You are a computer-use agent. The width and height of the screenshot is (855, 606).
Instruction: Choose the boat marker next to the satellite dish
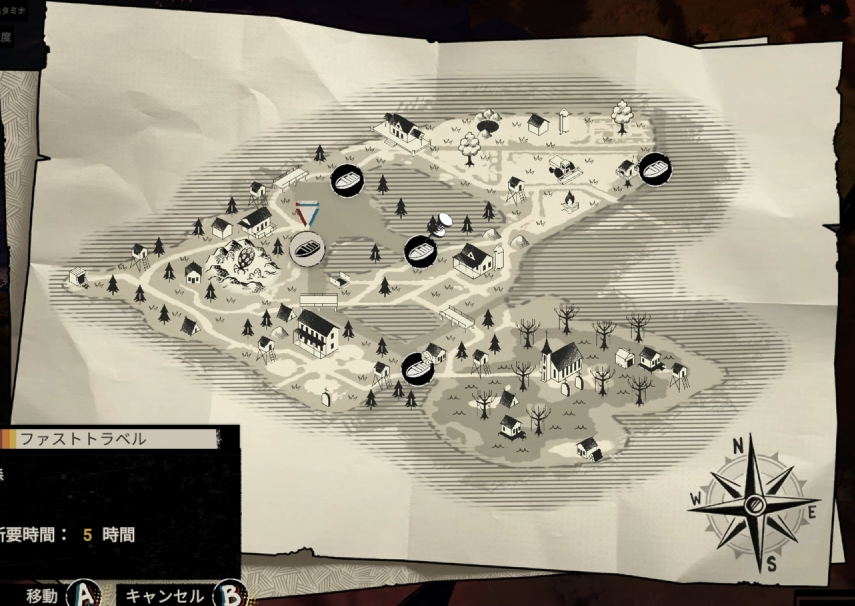pos(422,249)
